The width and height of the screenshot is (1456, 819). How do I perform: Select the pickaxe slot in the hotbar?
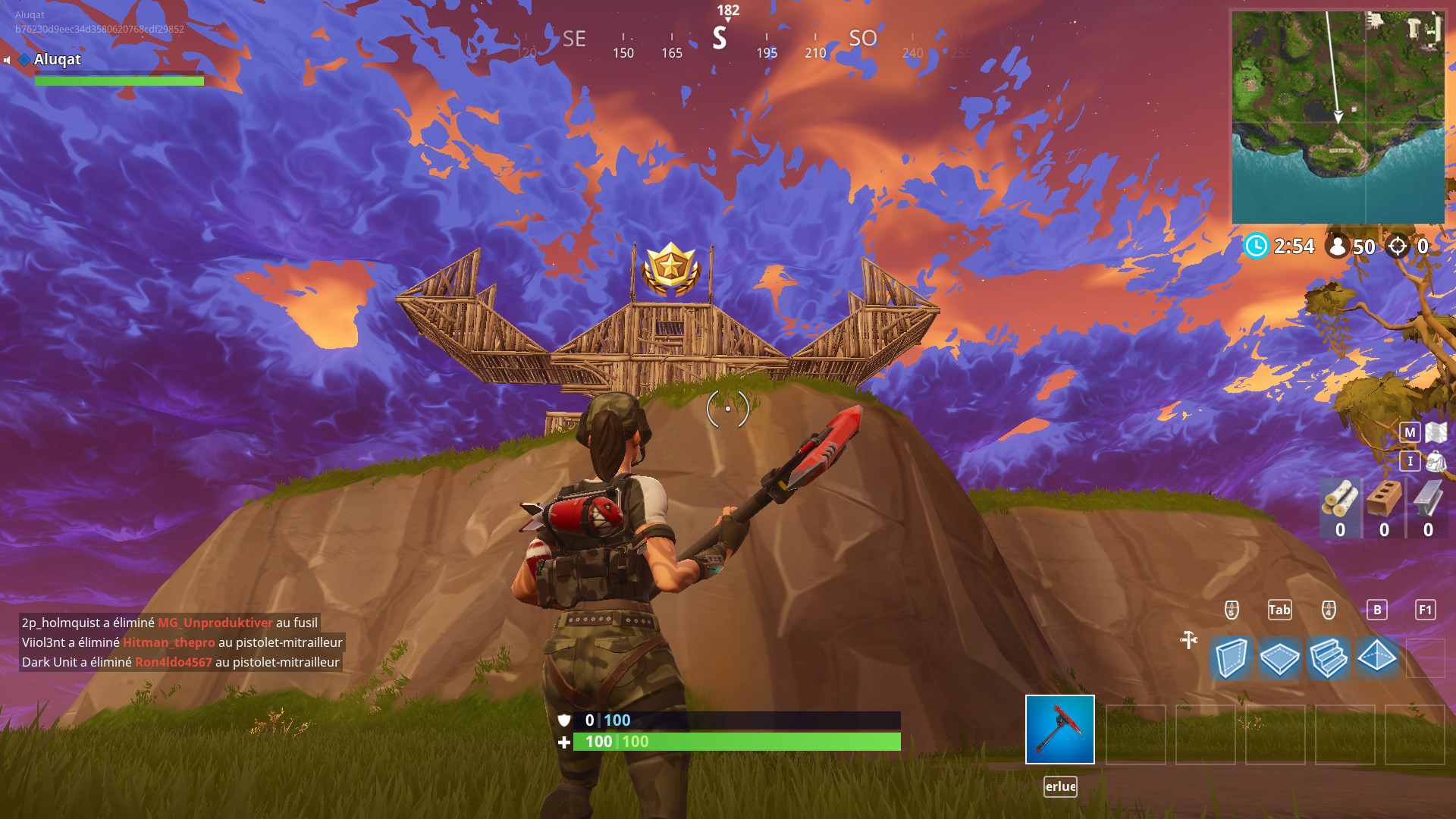(1059, 730)
